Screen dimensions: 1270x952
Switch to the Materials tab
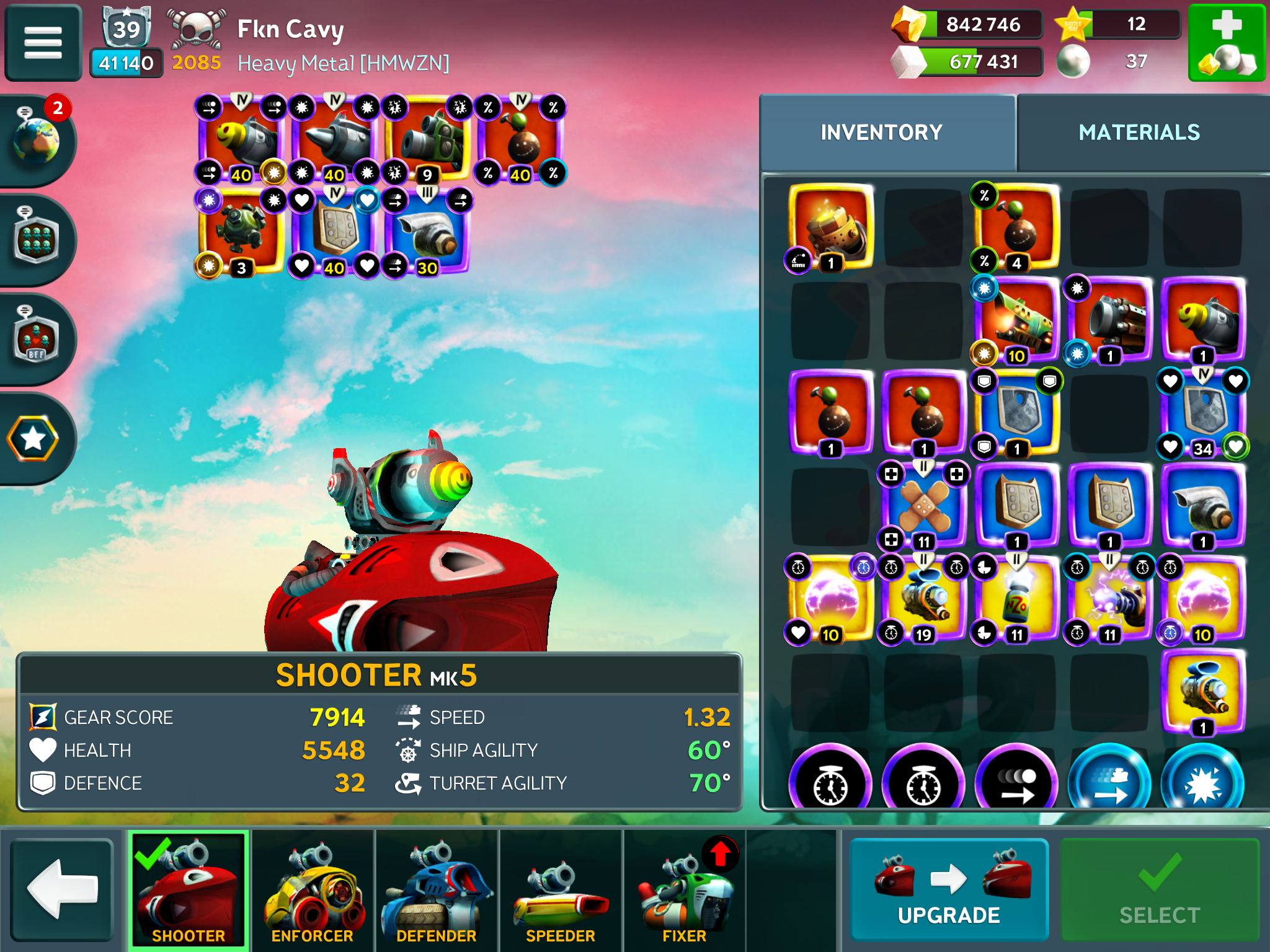(x=1139, y=133)
